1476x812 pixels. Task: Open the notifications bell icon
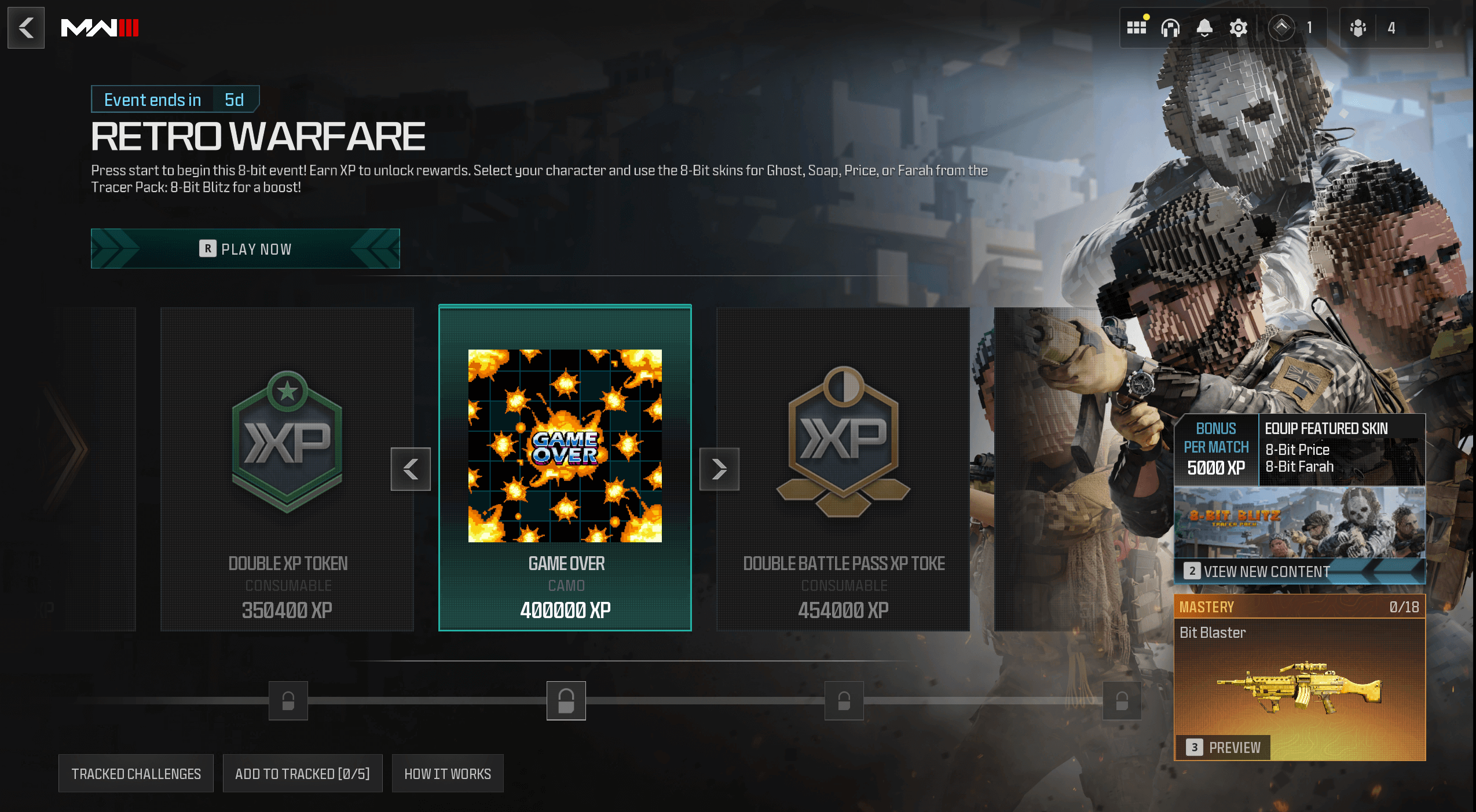click(x=1204, y=27)
